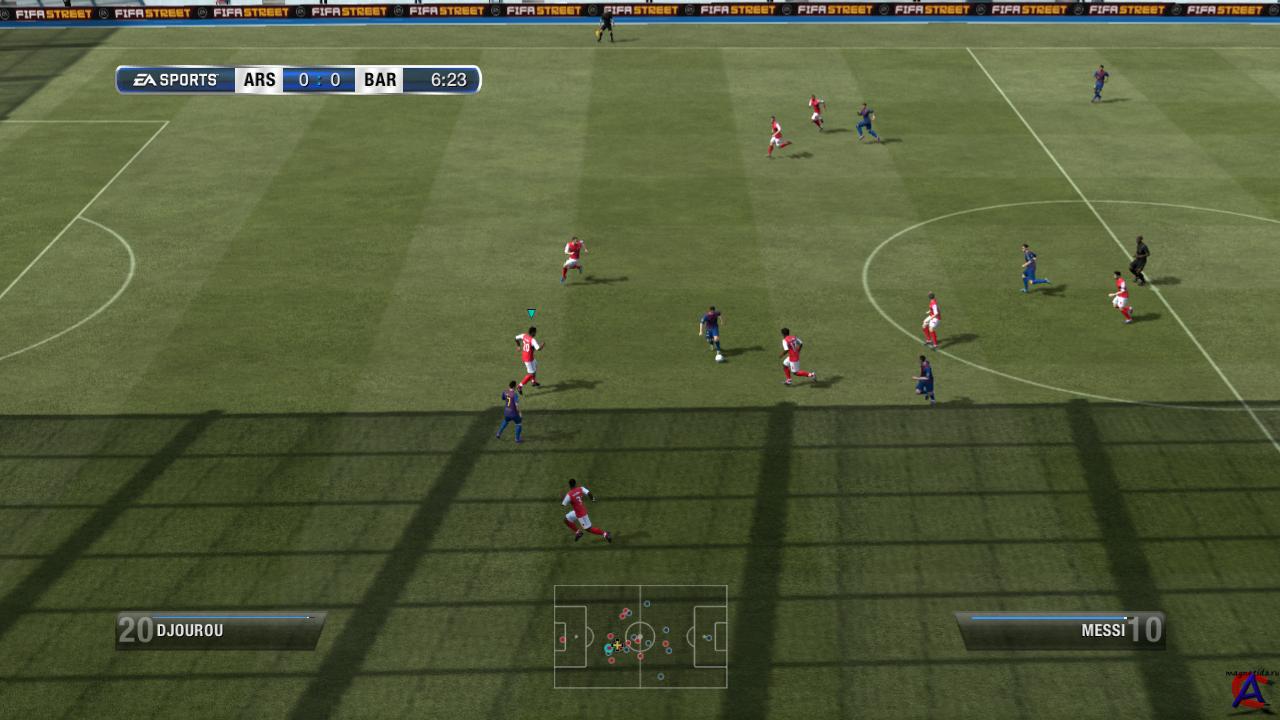Click the red A watermark logo
This screenshot has width=1280, height=720.
coord(1250,691)
